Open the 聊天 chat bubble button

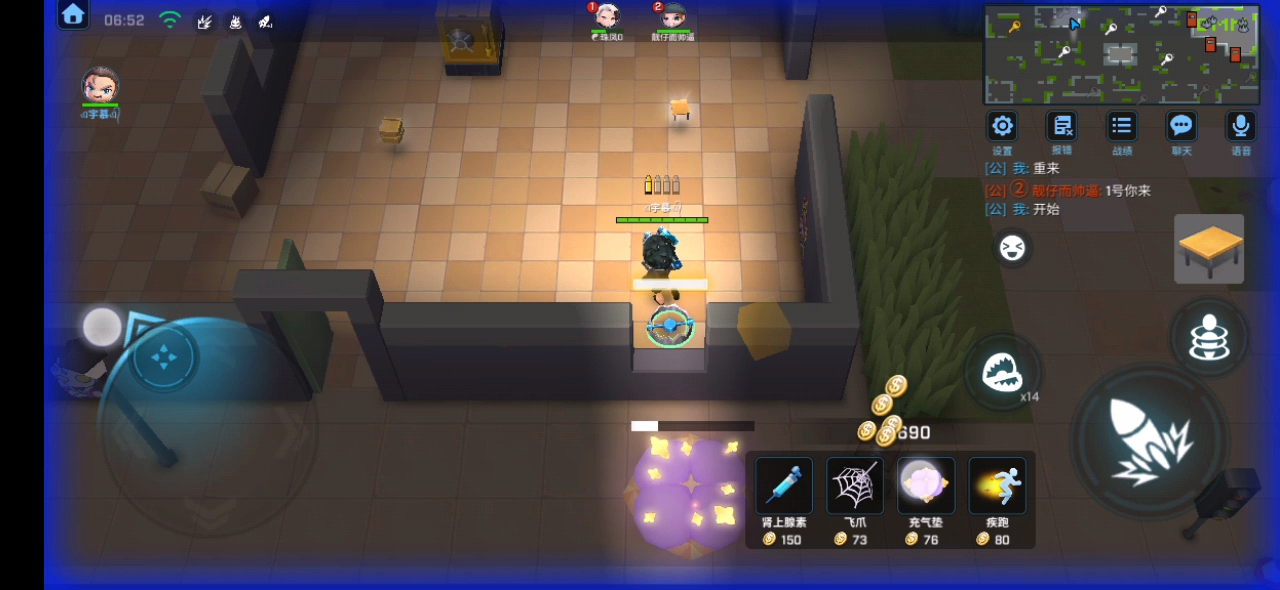pyautogui.click(x=1182, y=127)
